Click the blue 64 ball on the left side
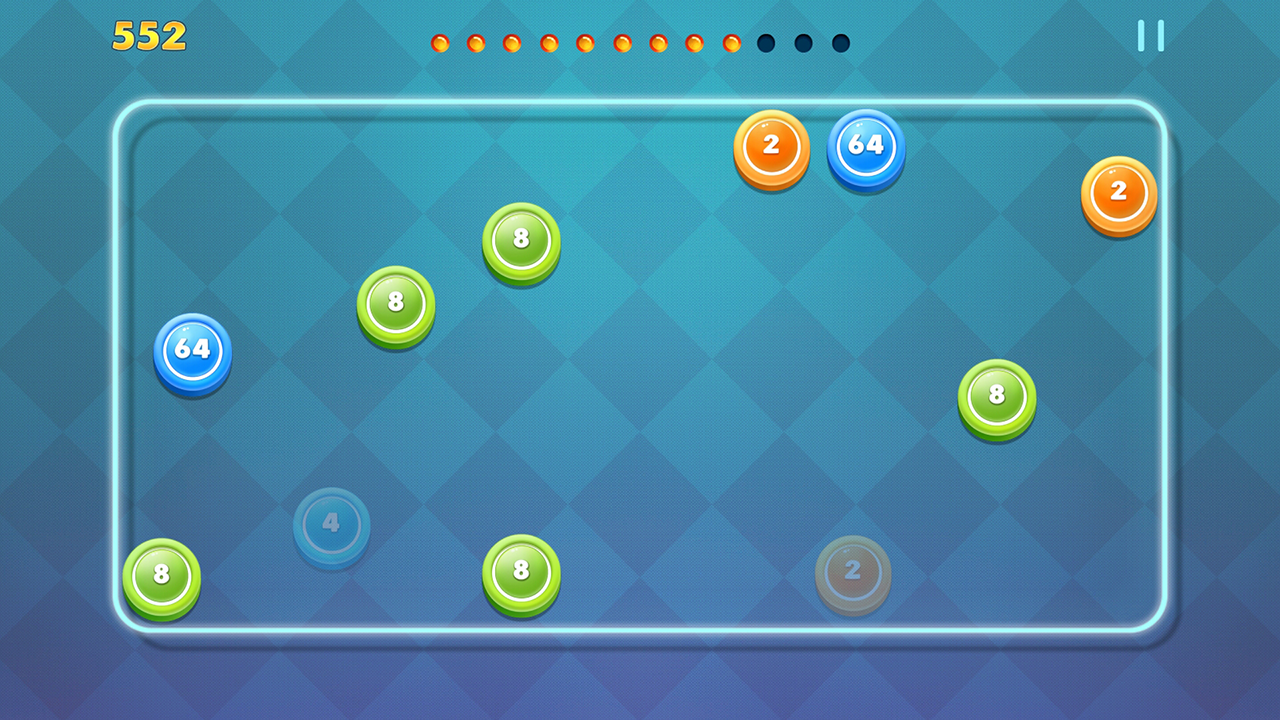The image size is (1280, 720). [x=191, y=352]
